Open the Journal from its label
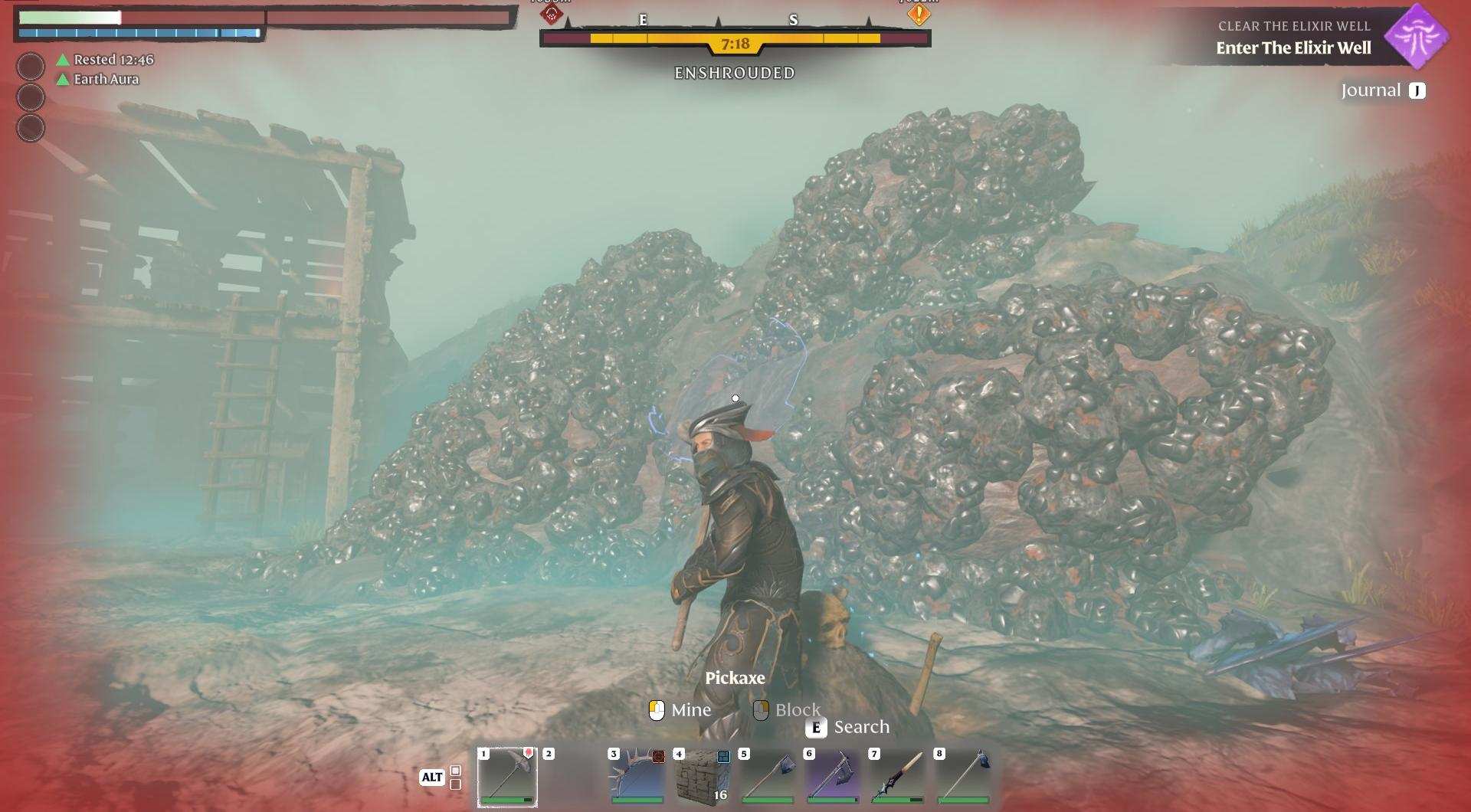 (1371, 91)
